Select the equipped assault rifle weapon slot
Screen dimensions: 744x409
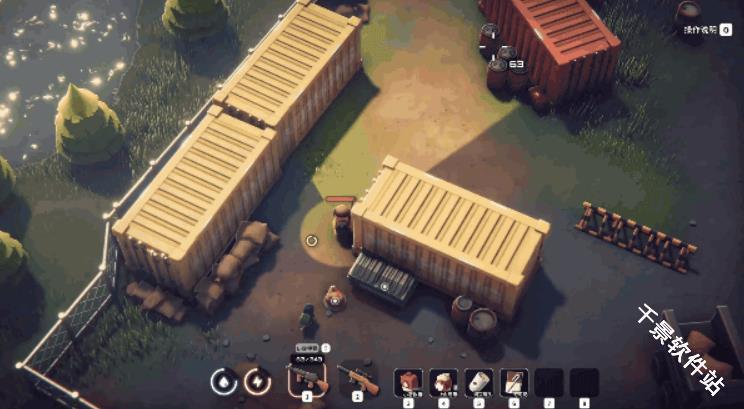307,379
